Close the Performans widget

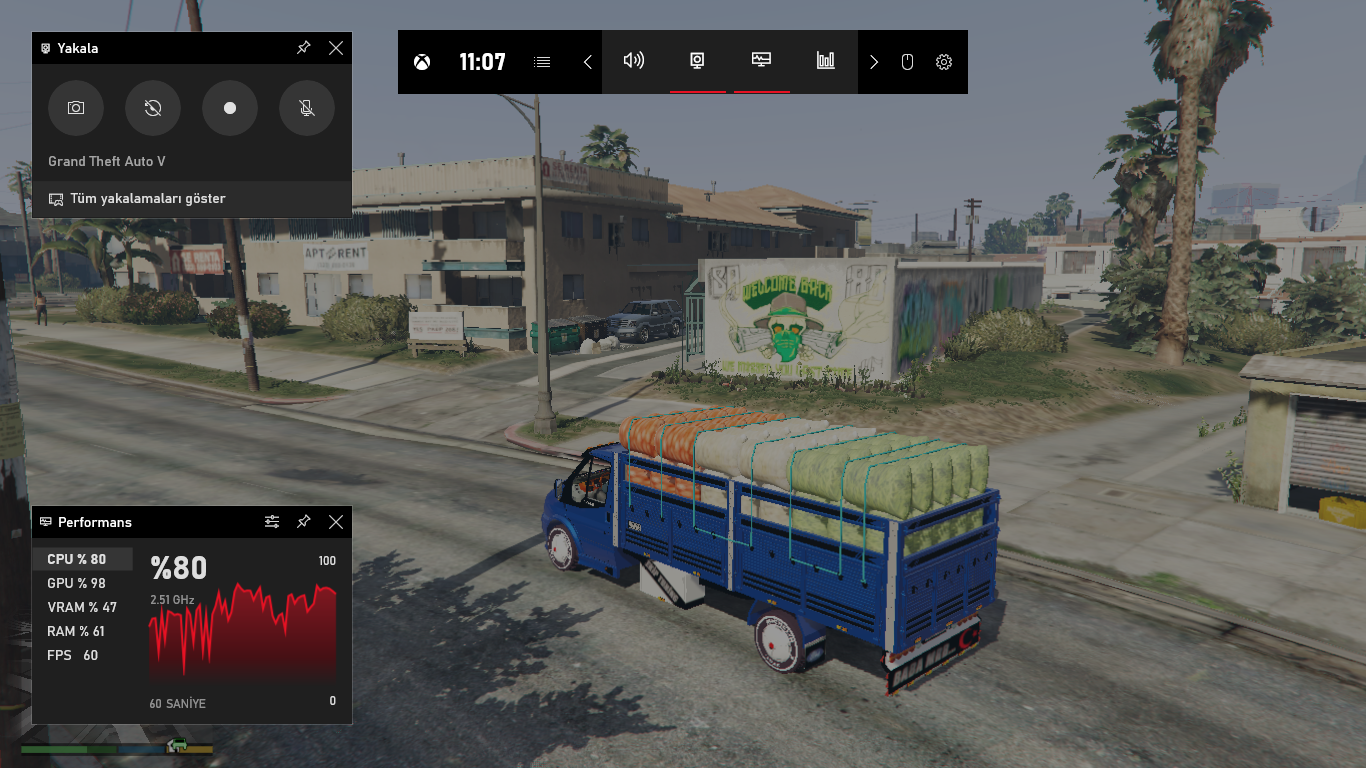[x=336, y=522]
